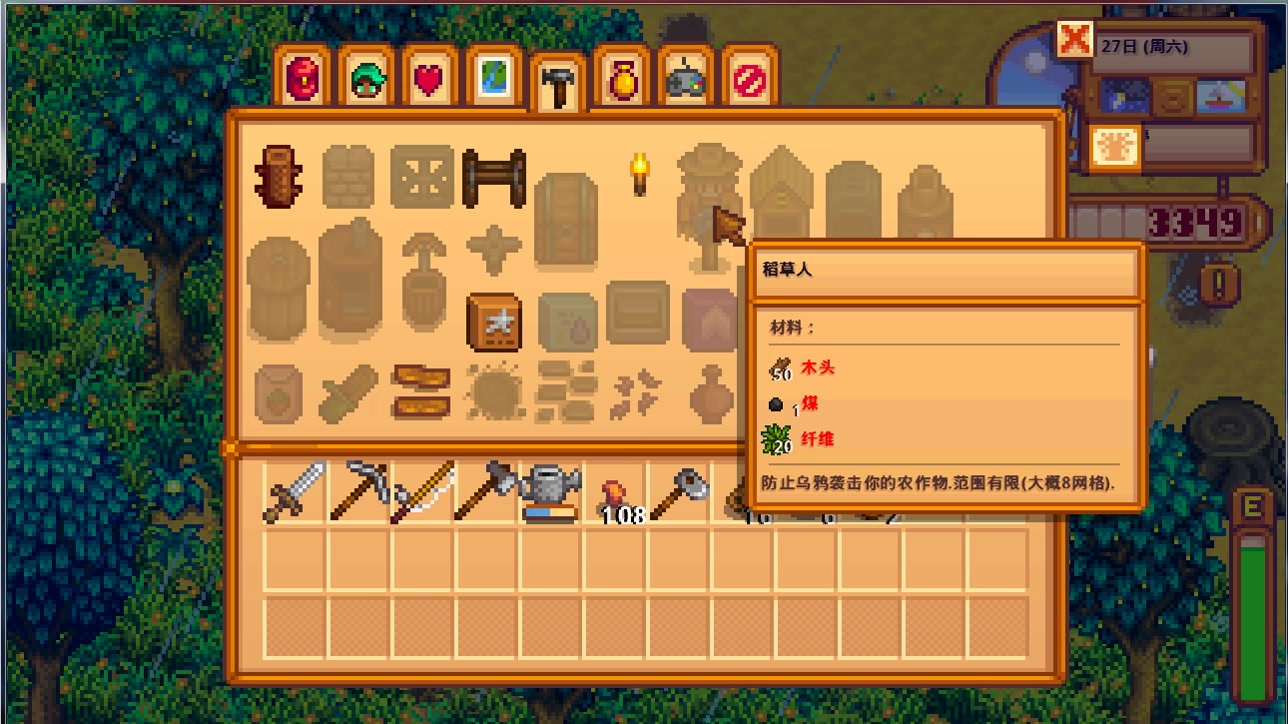This screenshot has width=1288, height=724.
Task: Open the social heart tab
Action: pyautogui.click(x=430, y=78)
